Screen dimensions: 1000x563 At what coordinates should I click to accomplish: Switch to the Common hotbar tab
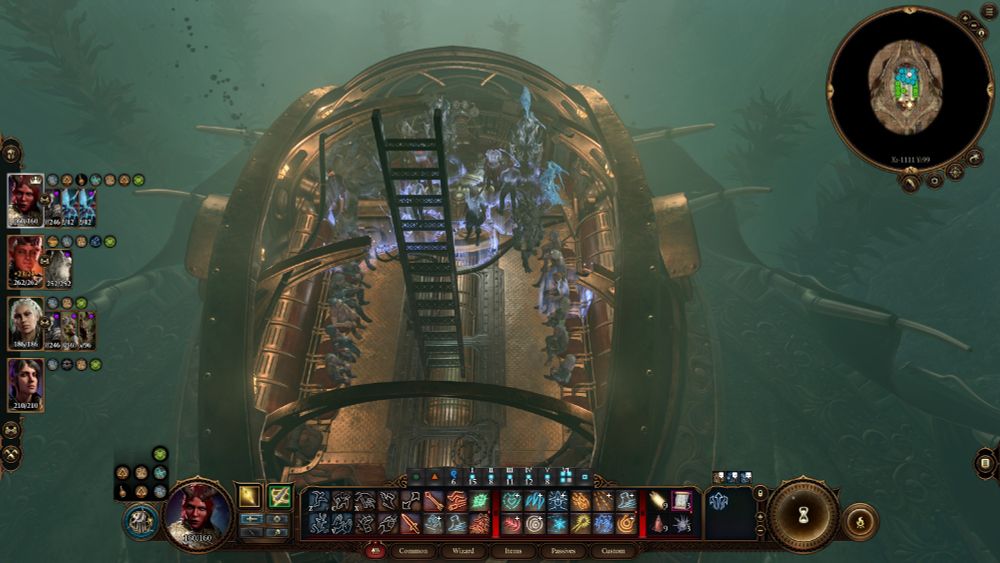414,551
